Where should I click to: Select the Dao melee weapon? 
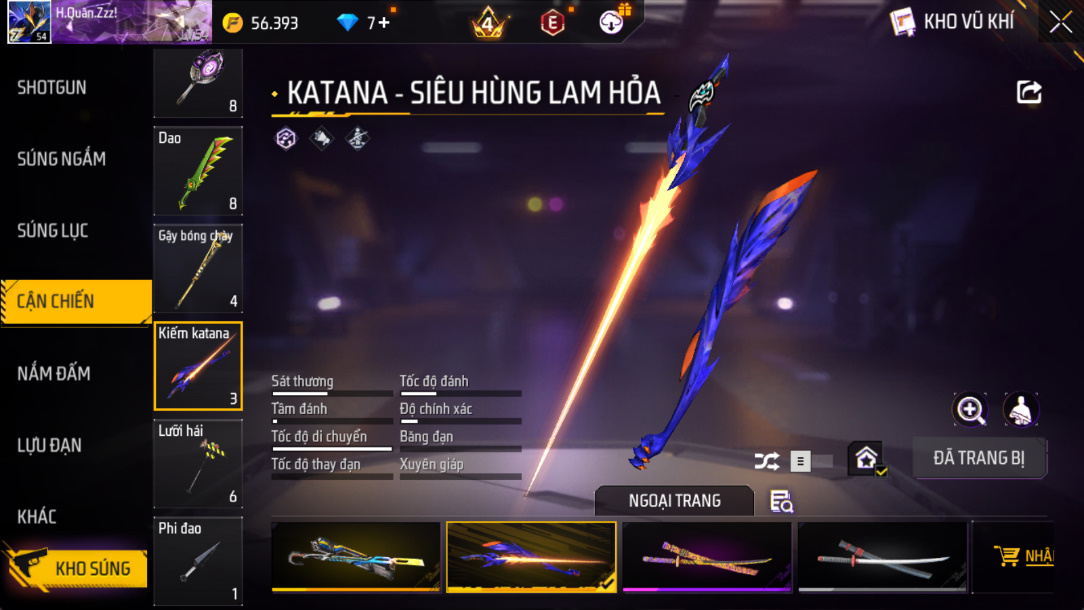click(198, 171)
